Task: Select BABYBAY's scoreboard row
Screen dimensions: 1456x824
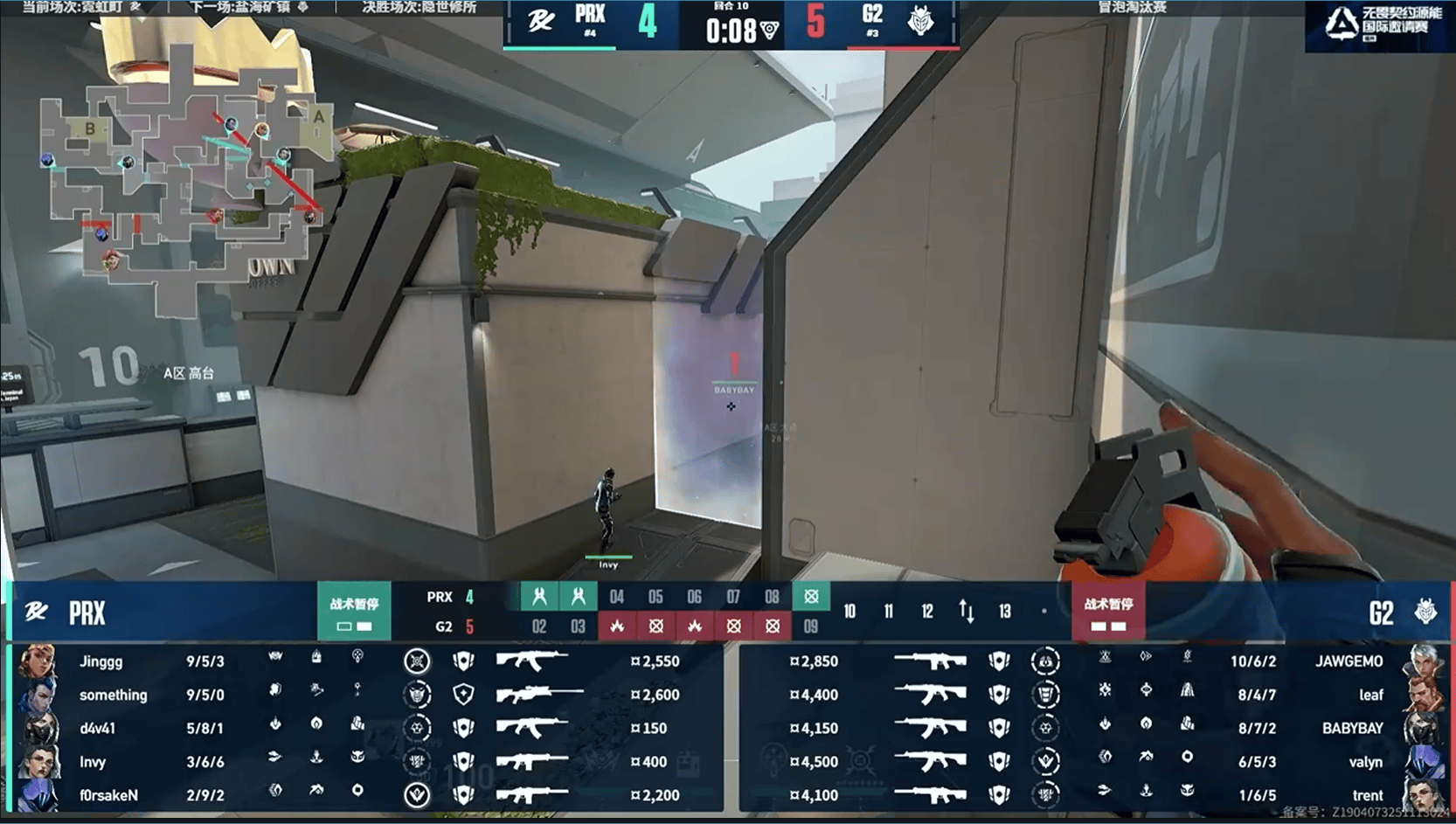Action: [x=1092, y=728]
